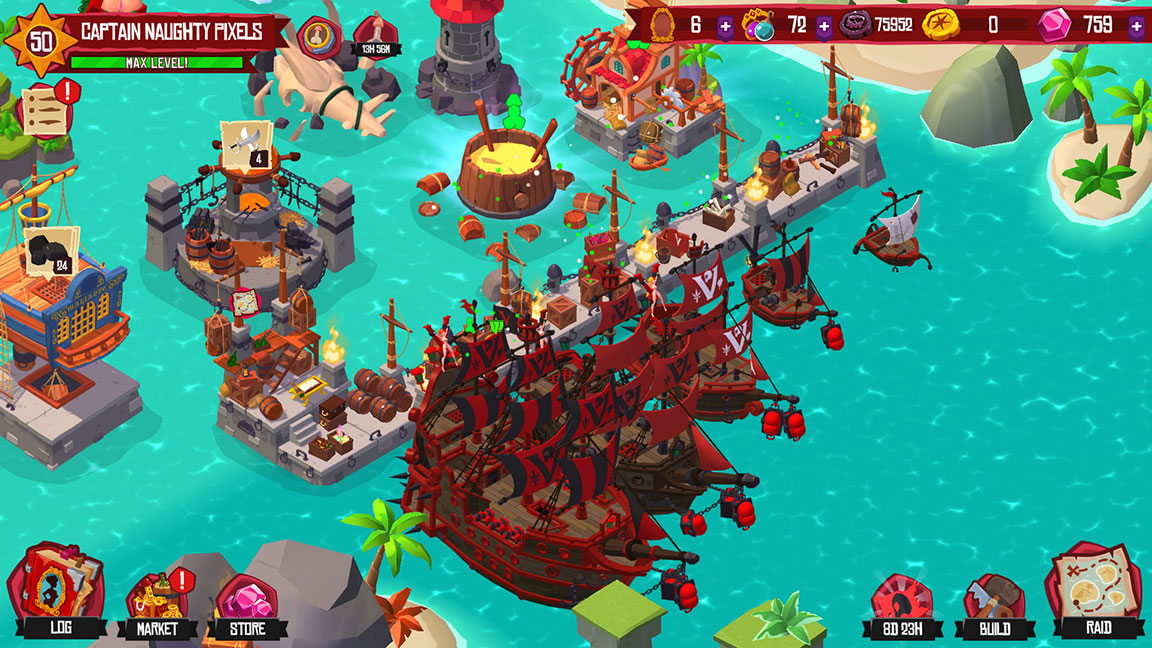1152x648 pixels.
Task: Visit the gem Store
Action: point(246,602)
